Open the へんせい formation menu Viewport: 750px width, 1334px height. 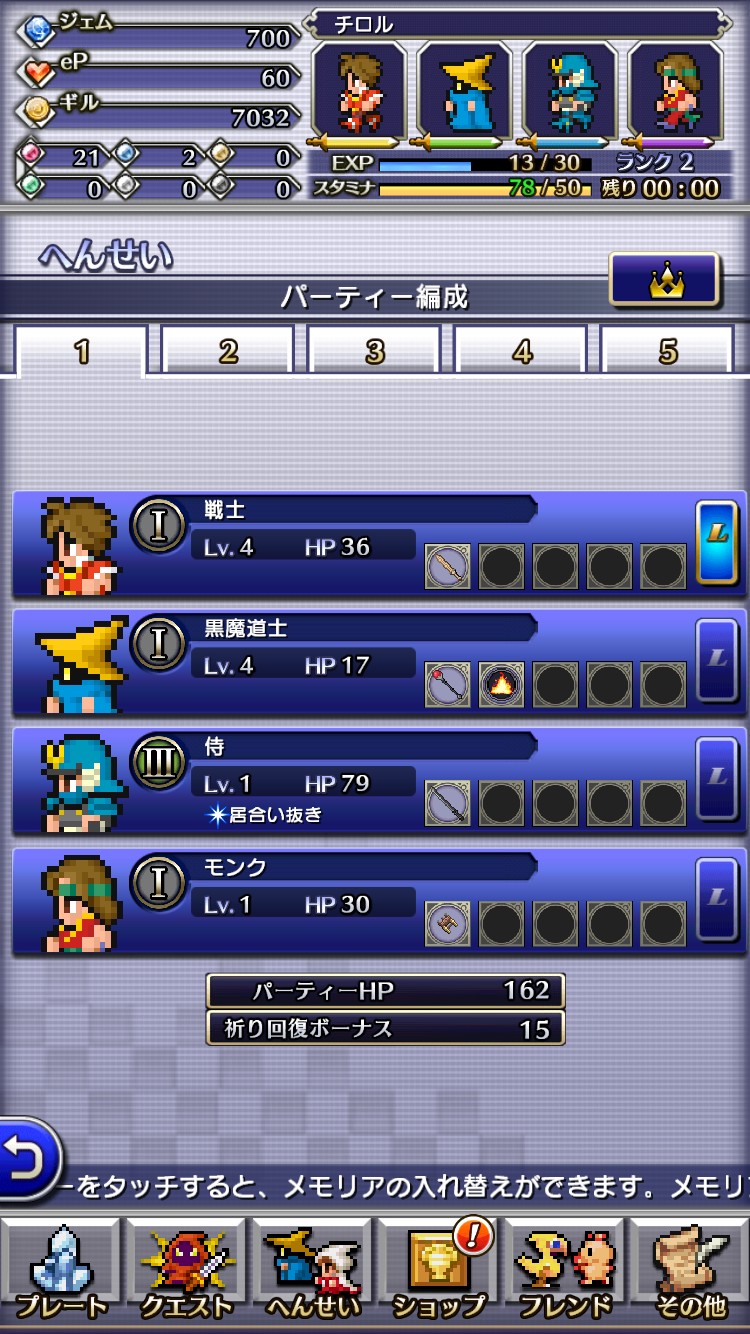coord(312,1272)
